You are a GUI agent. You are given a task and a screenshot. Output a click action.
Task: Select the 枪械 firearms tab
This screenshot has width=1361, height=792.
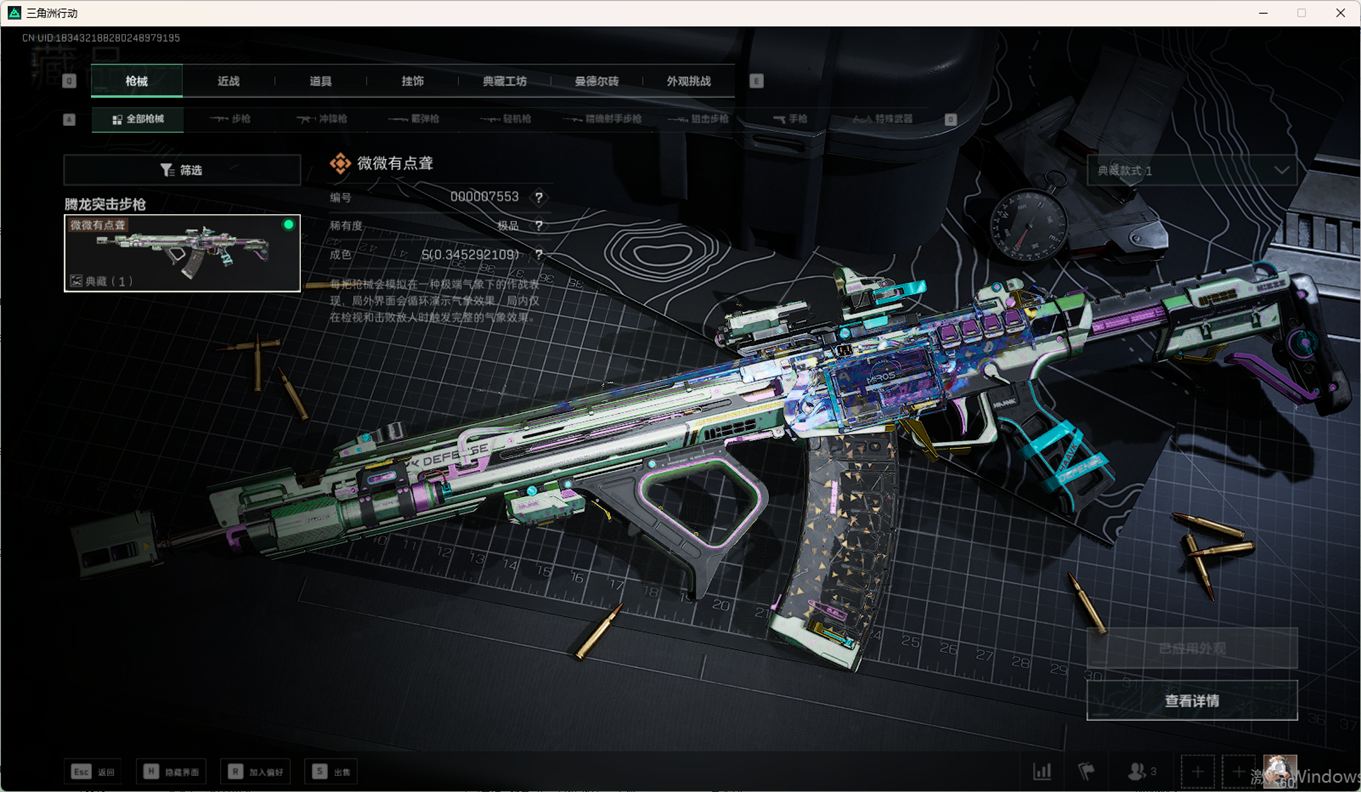pos(136,81)
